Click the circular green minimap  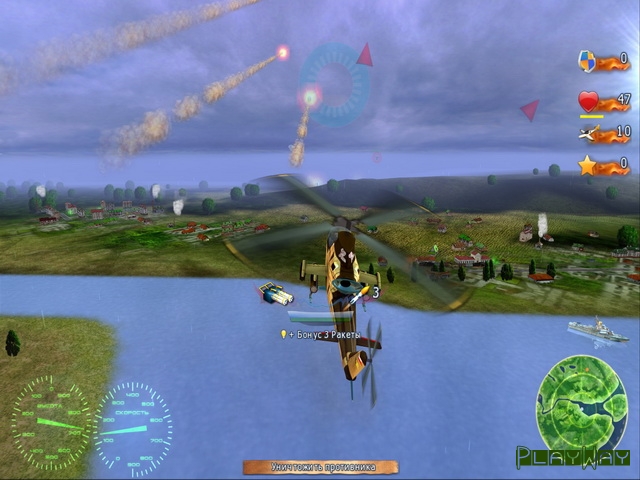581,400
